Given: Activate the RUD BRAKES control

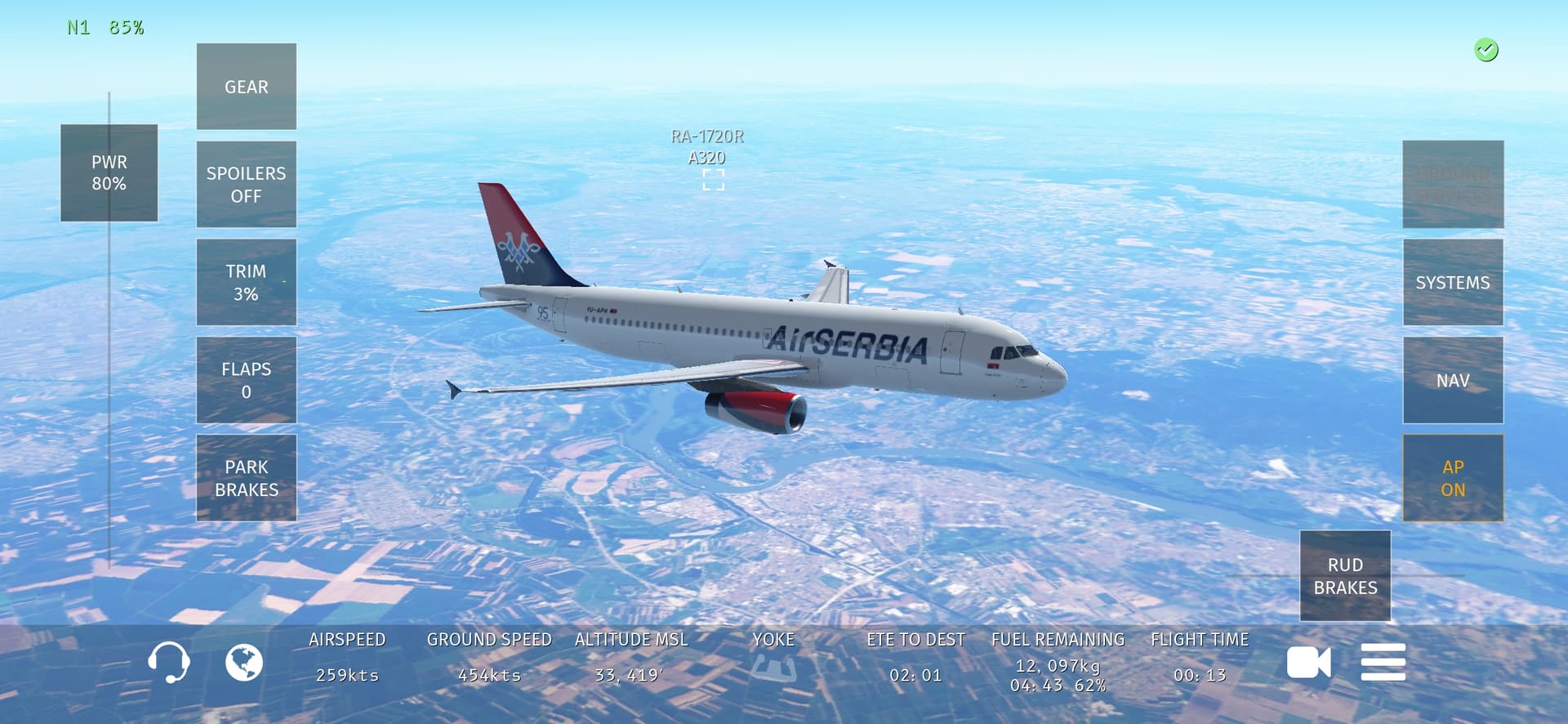Looking at the screenshot, I should pyautogui.click(x=1344, y=576).
